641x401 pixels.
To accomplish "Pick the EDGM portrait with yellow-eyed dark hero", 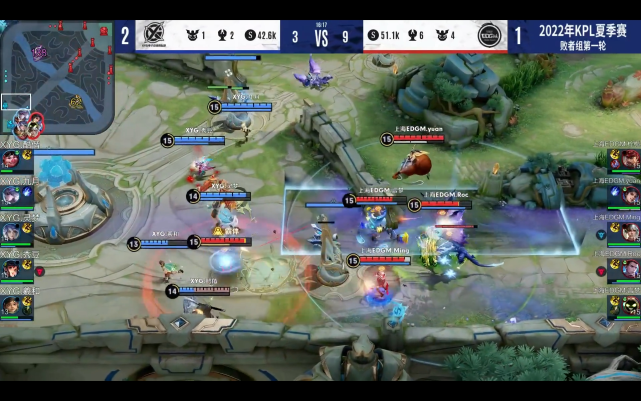I will coord(629,305).
